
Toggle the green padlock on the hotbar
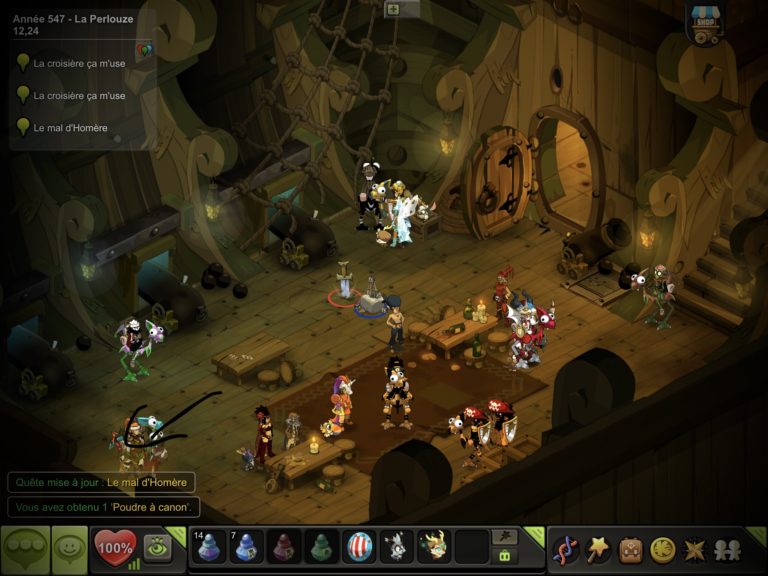506,556
